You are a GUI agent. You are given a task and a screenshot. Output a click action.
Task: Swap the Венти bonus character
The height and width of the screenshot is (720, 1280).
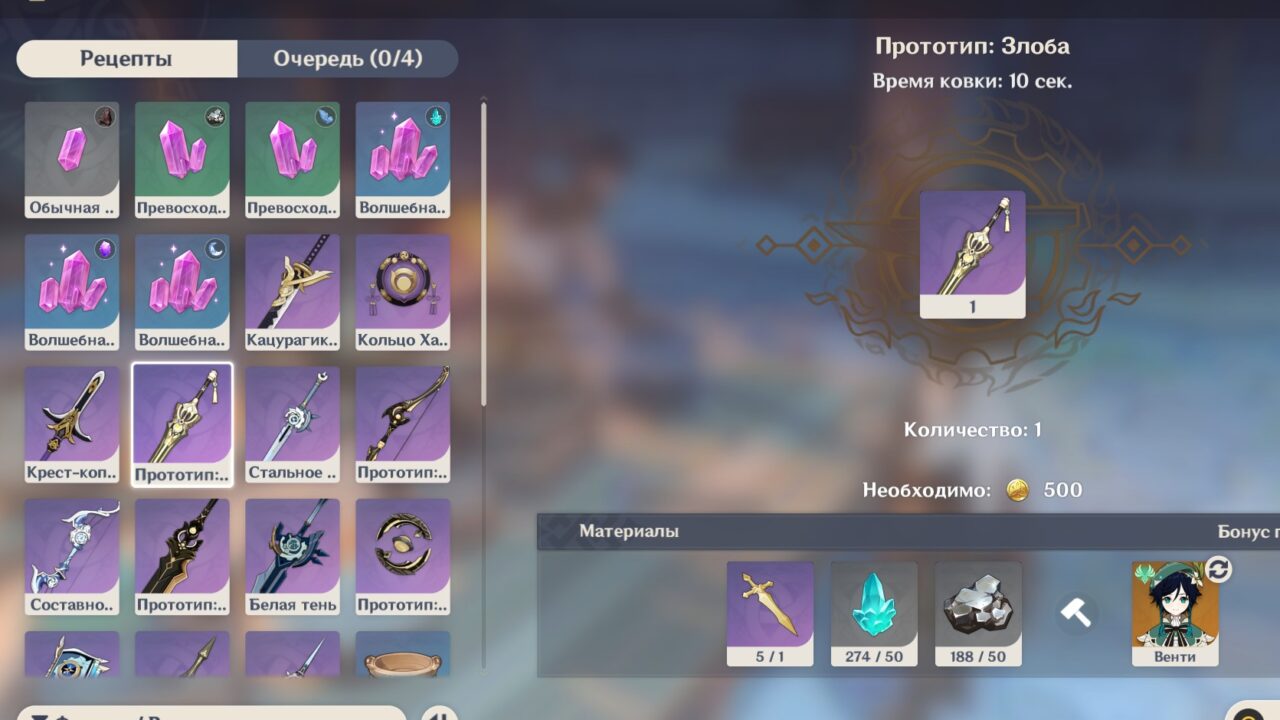tap(1219, 570)
